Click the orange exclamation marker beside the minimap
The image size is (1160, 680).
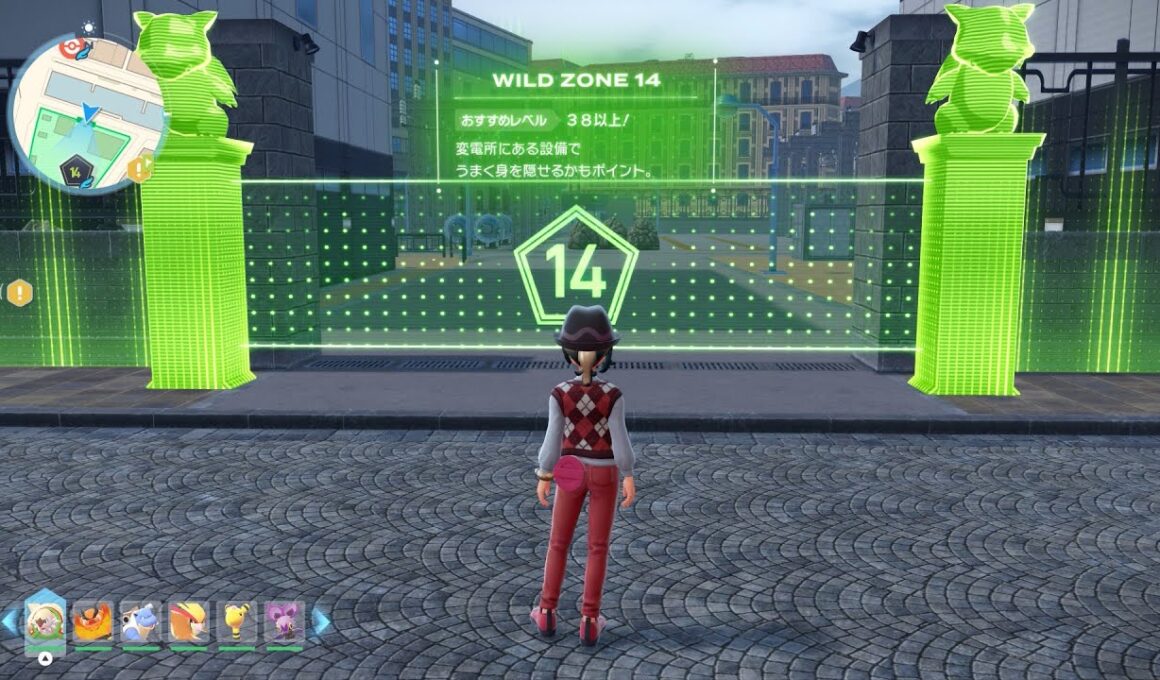tap(140, 168)
